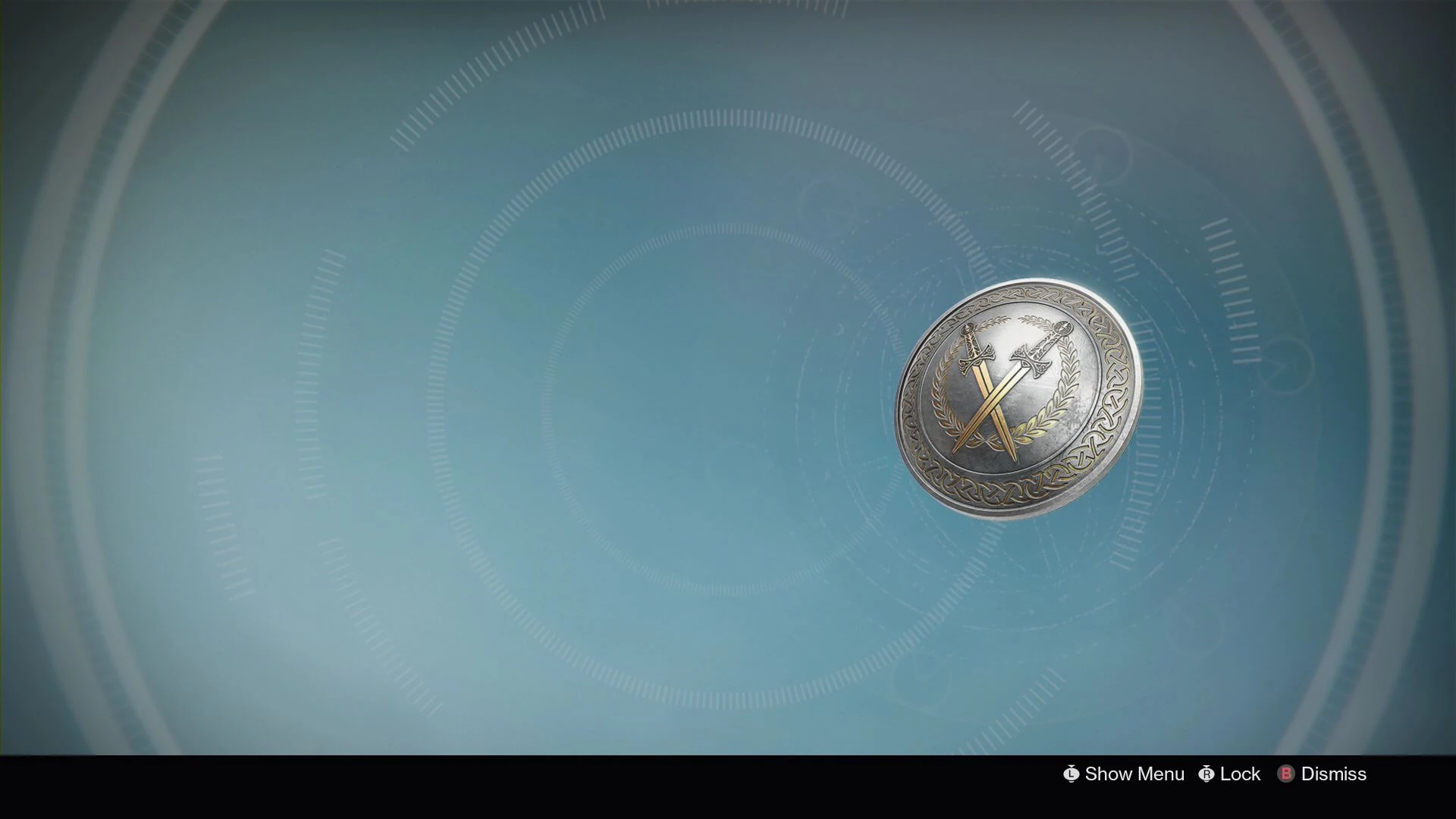Select the left sword's ornate hilt

974,349
